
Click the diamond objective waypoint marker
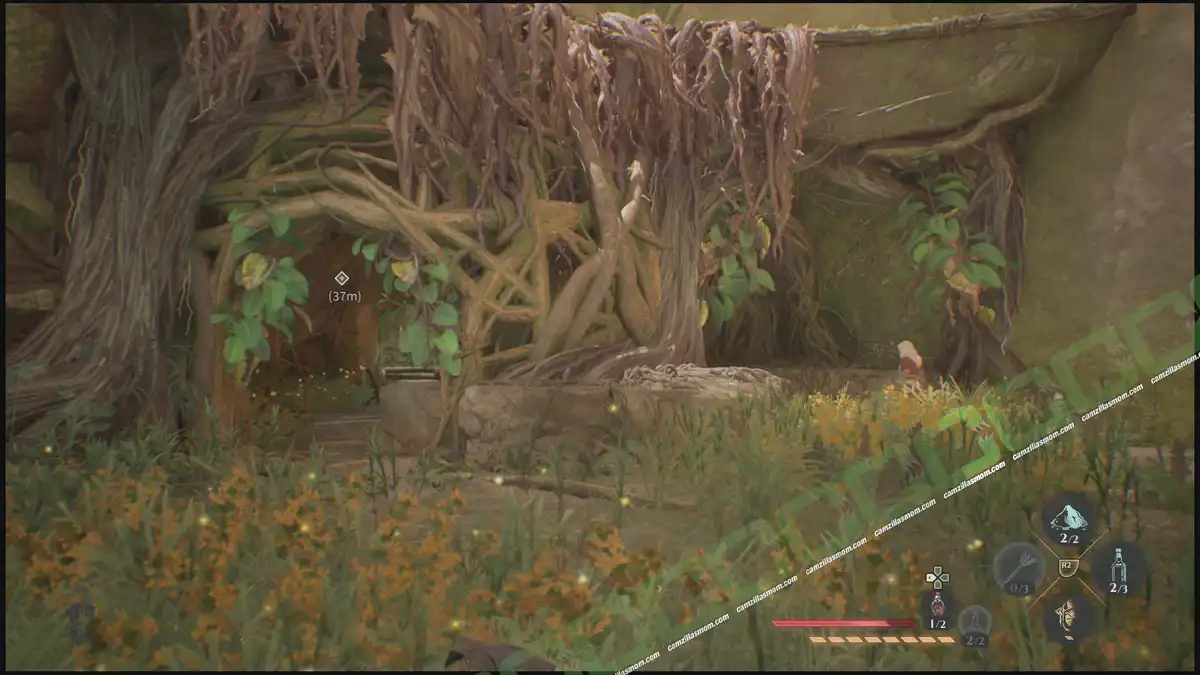(341, 277)
